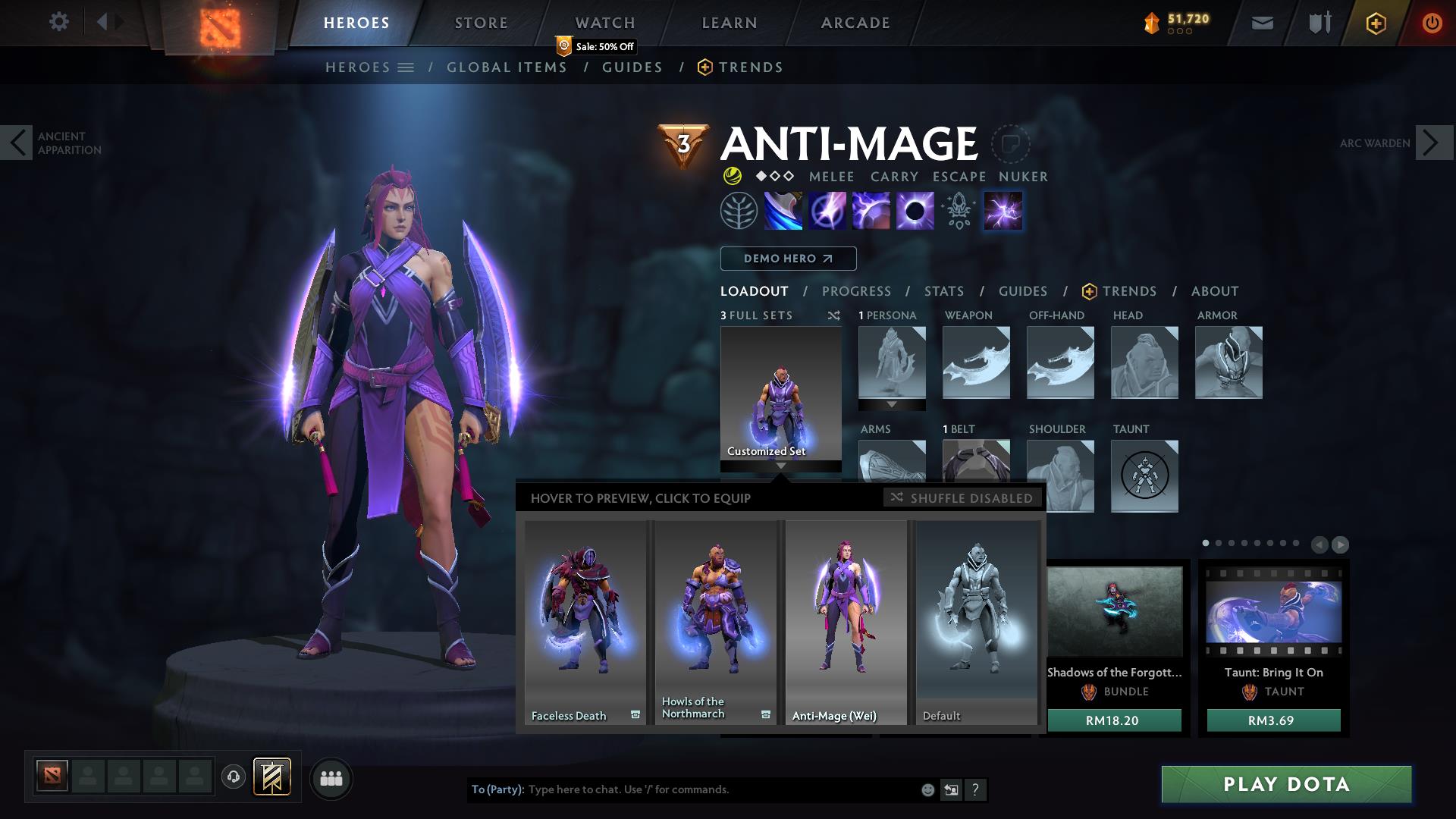Equip Howls of the Northmarch set
Screen dimensions: 1456x819
(715, 622)
